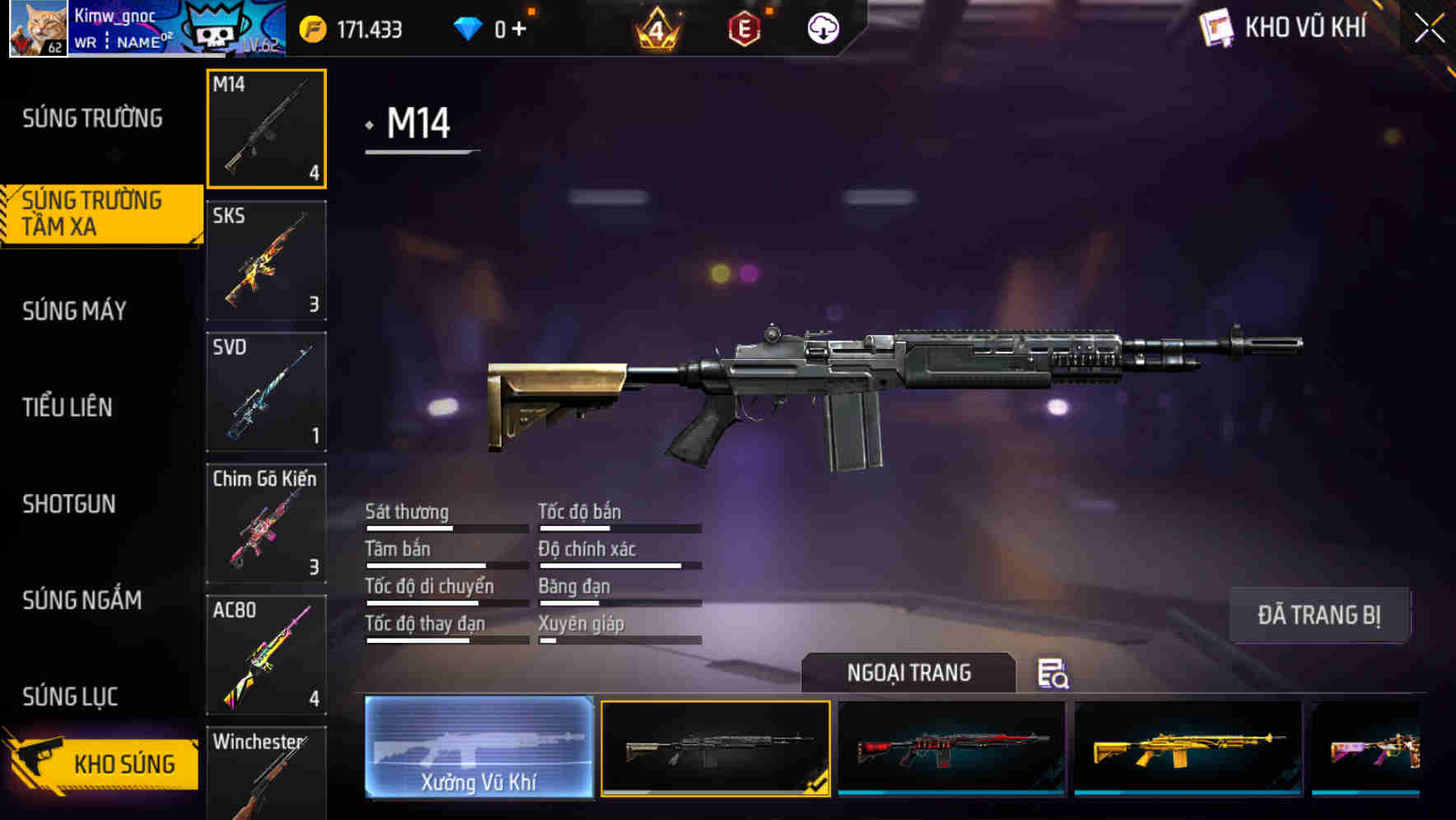1456x820 pixels.
Task: Click the ĐÃ TRANG BỊ button
Action: point(1320,615)
